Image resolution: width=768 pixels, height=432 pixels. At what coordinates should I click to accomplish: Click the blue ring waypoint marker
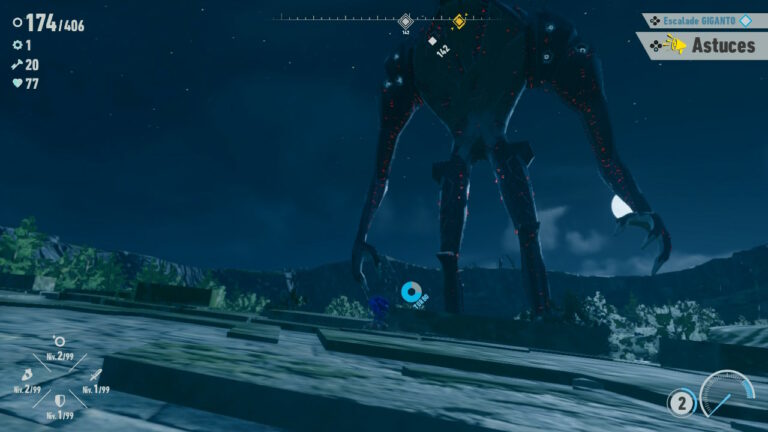[411, 292]
